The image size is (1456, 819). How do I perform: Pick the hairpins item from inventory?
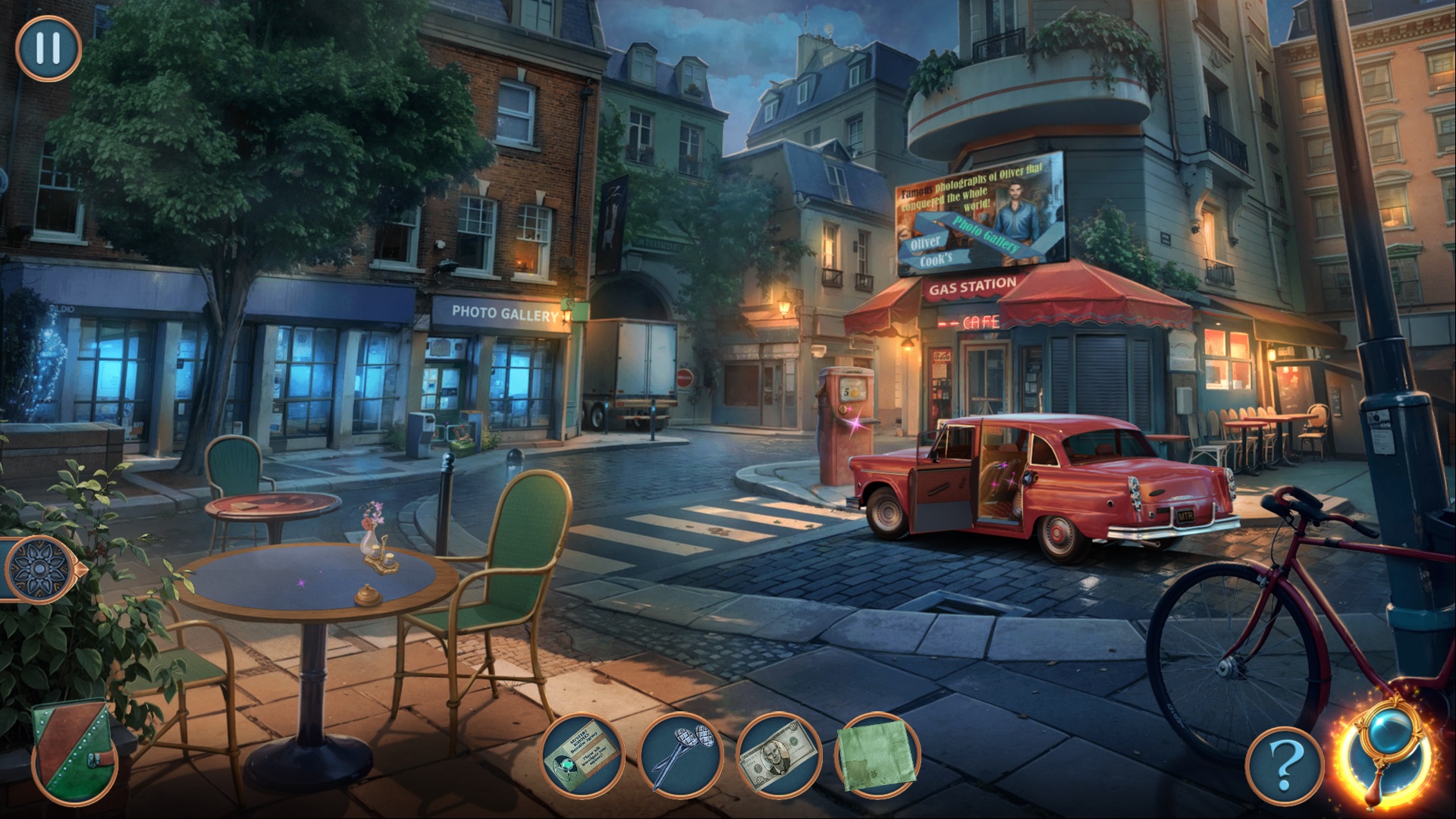tap(679, 755)
